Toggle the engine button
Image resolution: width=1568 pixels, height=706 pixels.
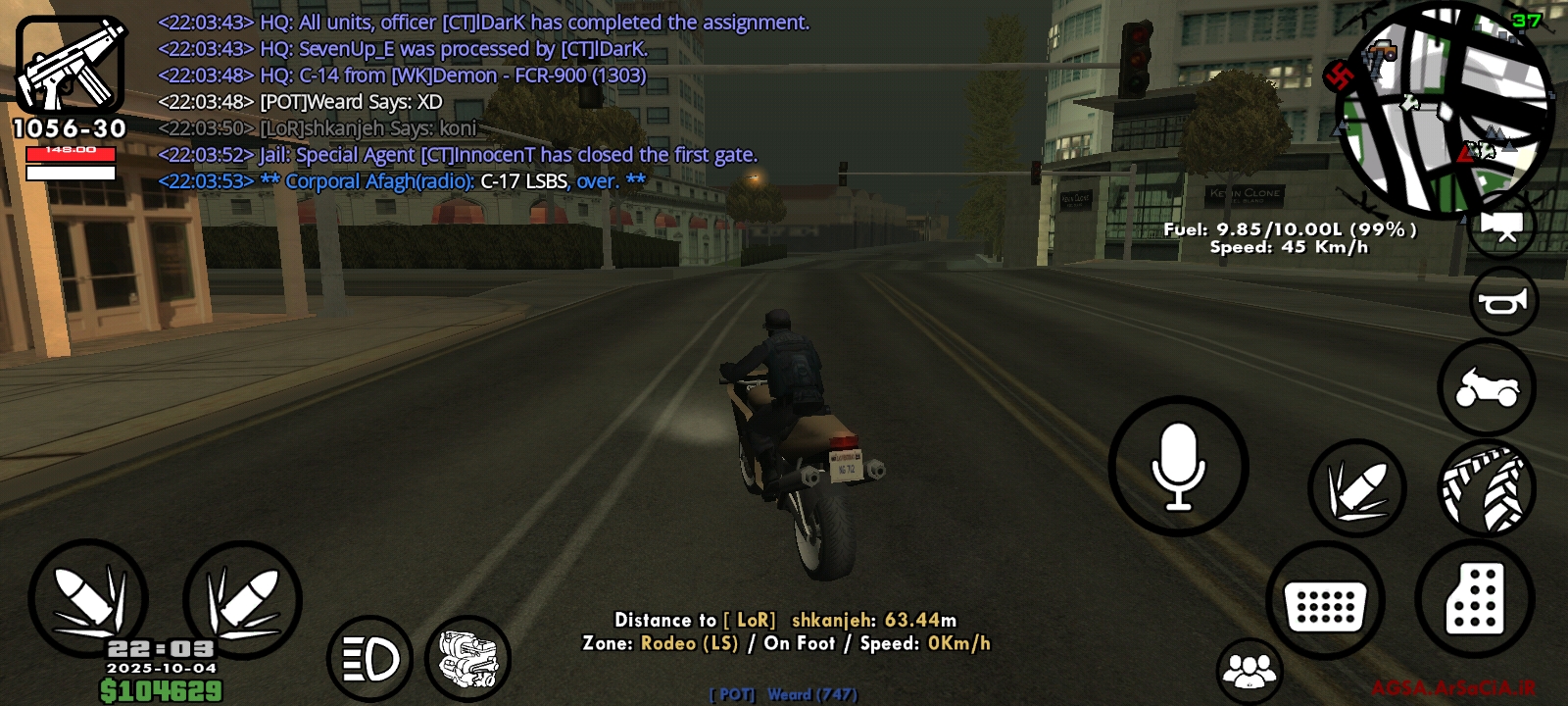pos(468,658)
